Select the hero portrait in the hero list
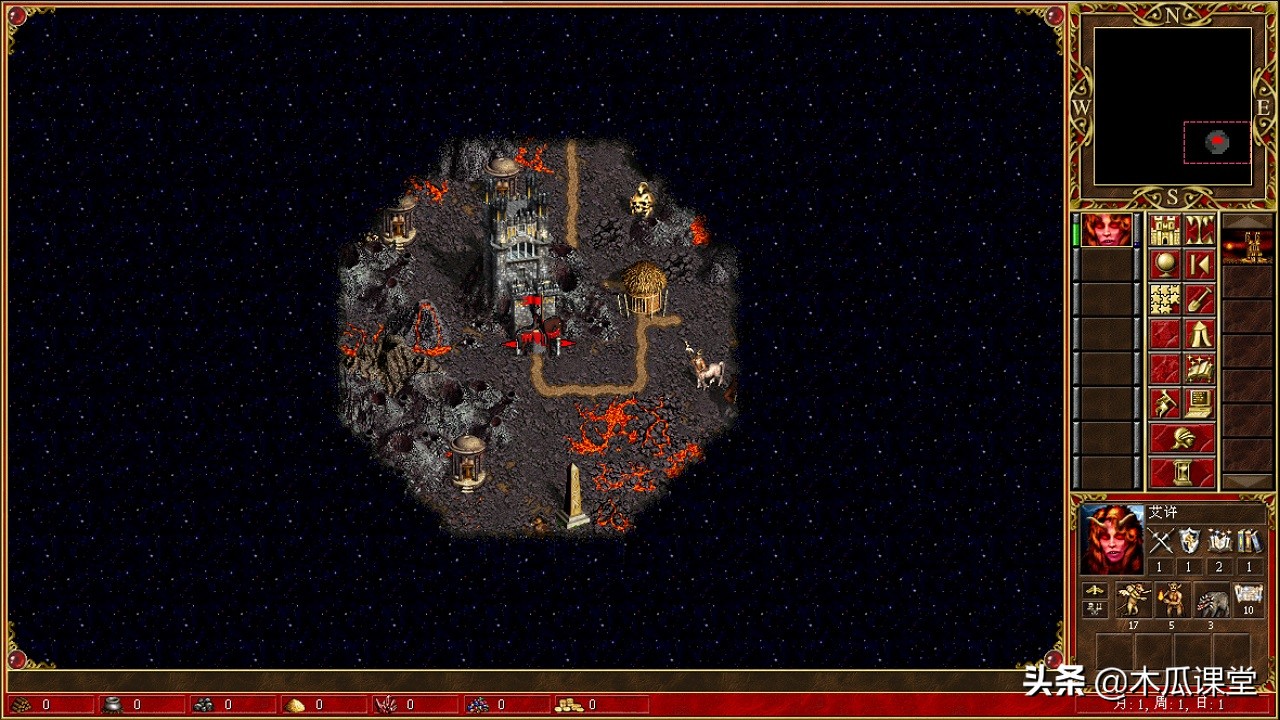1280x720 pixels. click(1106, 230)
